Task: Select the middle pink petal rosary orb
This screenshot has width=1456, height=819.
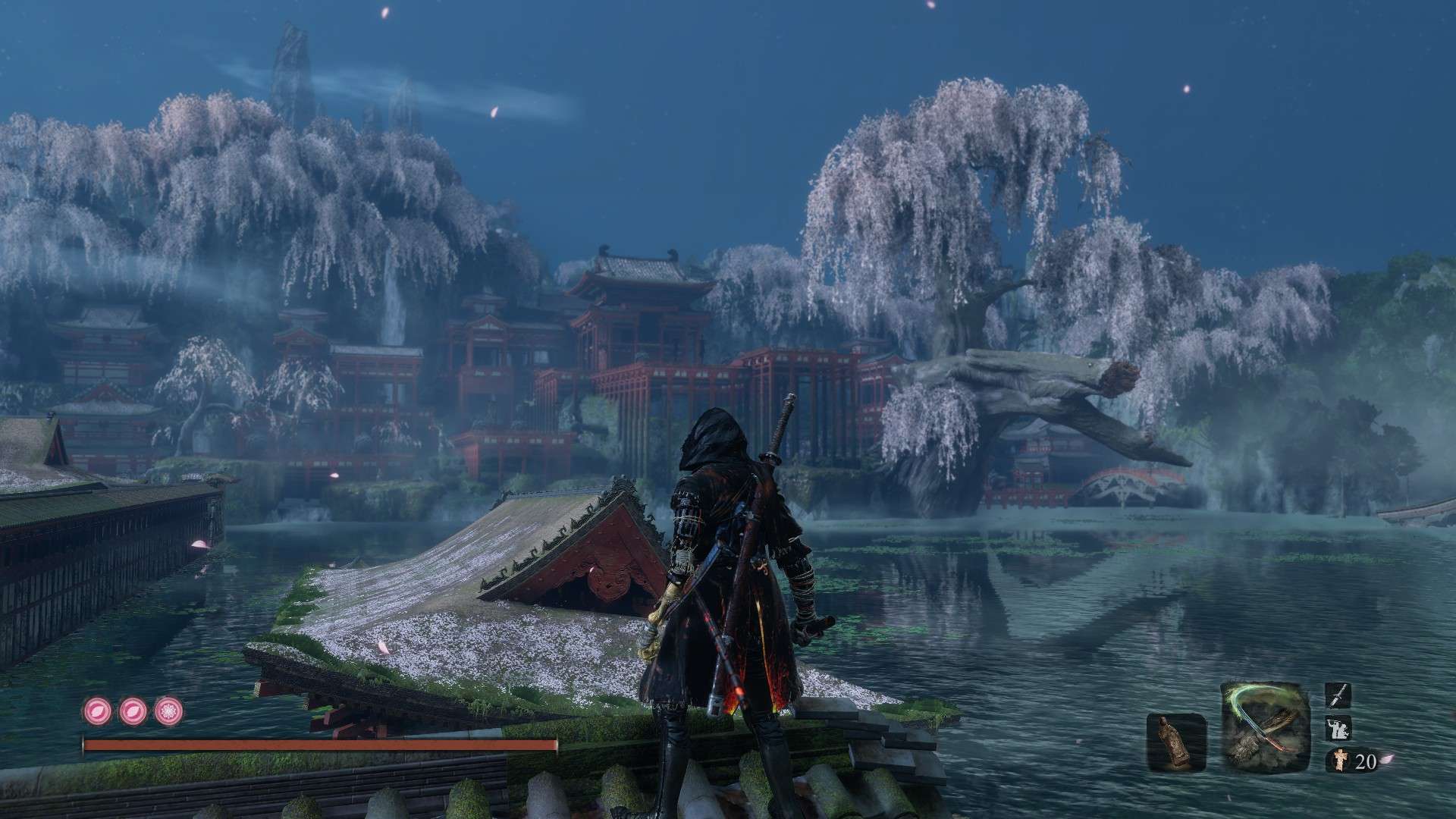Action: tap(132, 711)
